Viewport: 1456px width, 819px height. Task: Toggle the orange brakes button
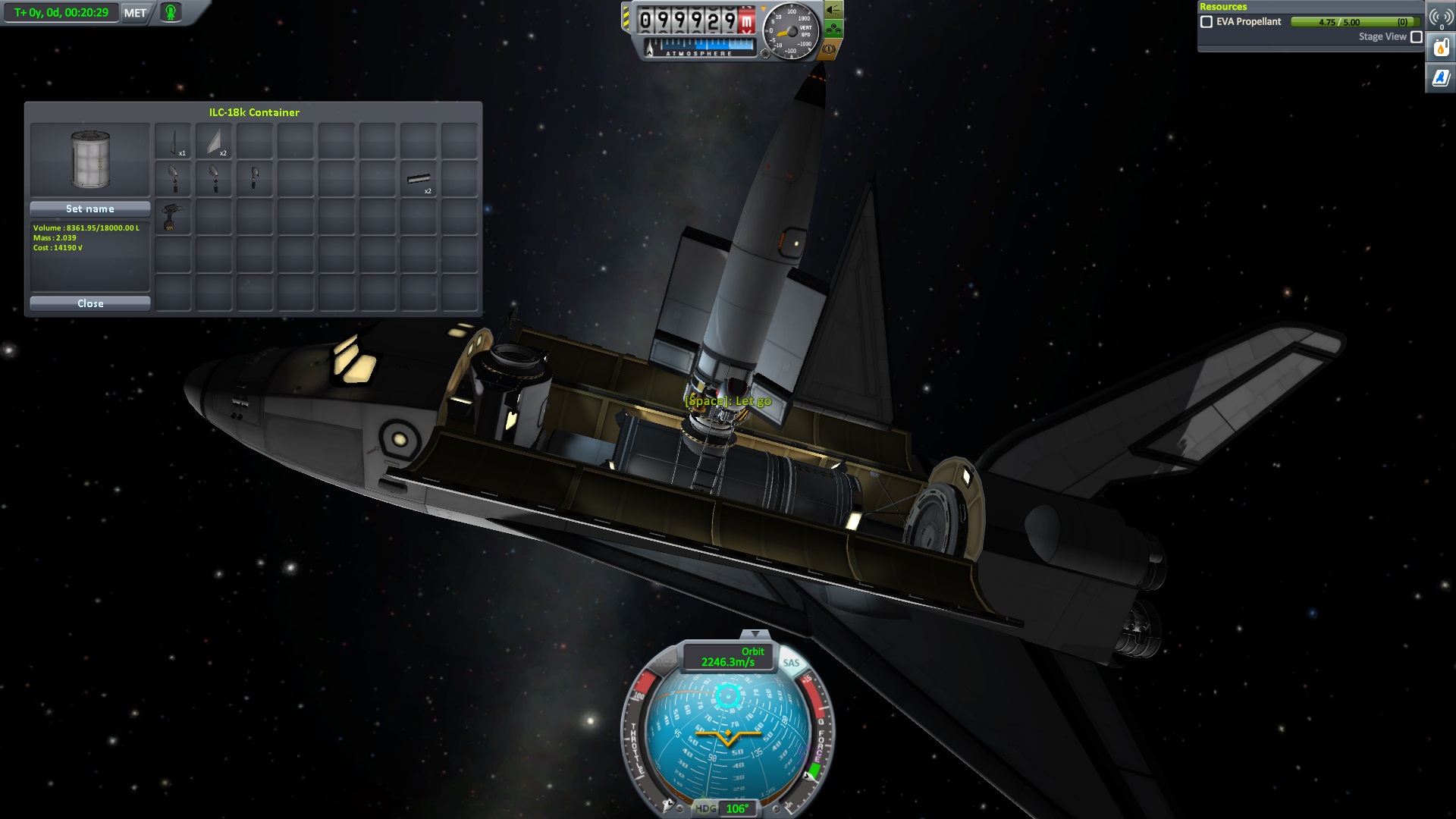829,49
